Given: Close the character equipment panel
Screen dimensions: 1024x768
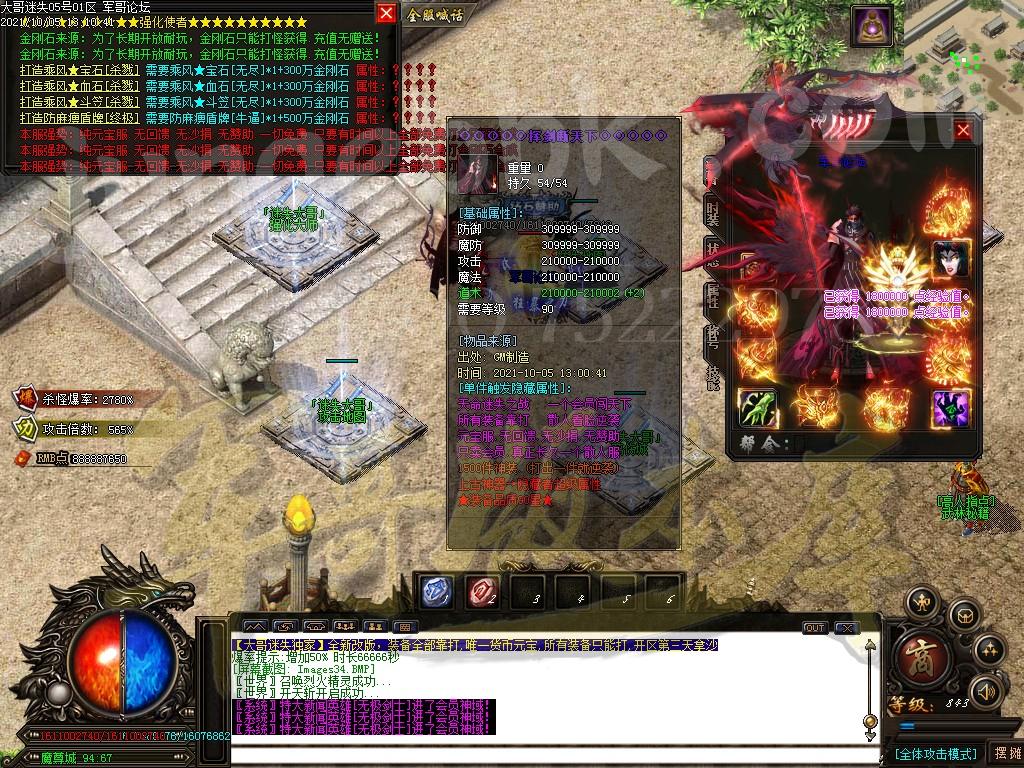Looking at the screenshot, I should (963, 131).
